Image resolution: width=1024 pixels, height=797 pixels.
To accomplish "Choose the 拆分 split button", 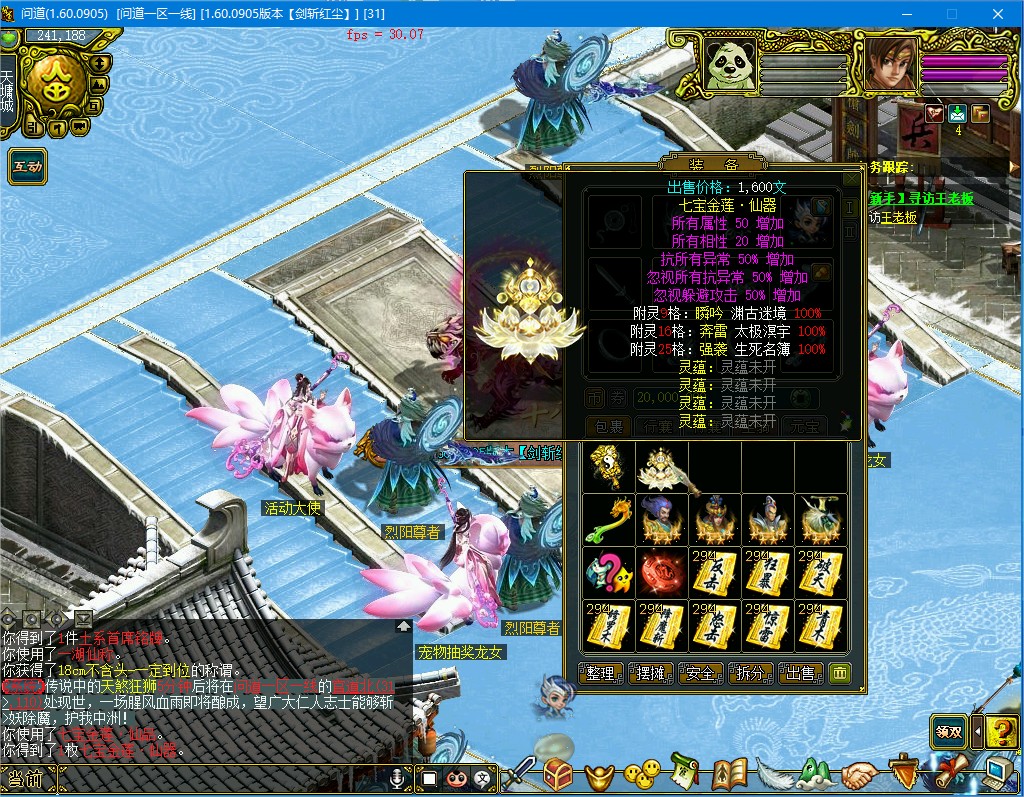I will coord(751,673).
